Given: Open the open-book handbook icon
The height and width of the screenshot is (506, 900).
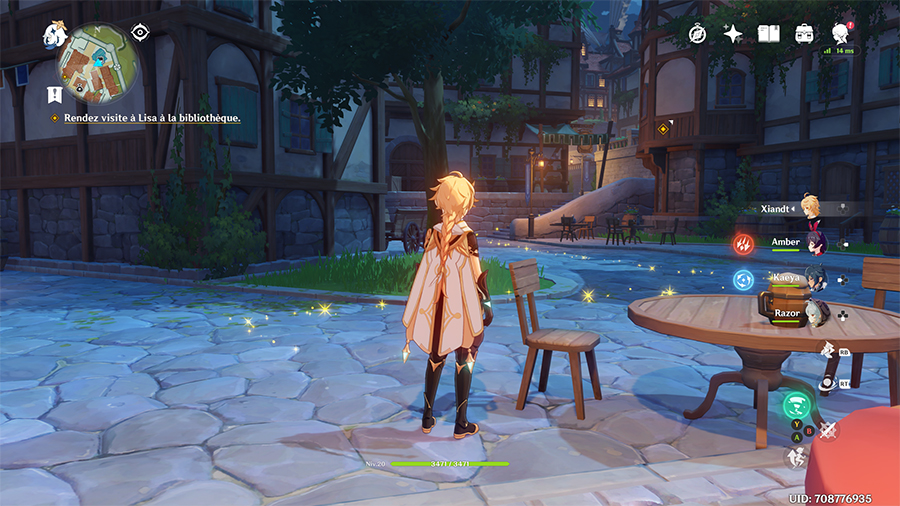Looking at the screenshot, I should [x=768, y=34].
